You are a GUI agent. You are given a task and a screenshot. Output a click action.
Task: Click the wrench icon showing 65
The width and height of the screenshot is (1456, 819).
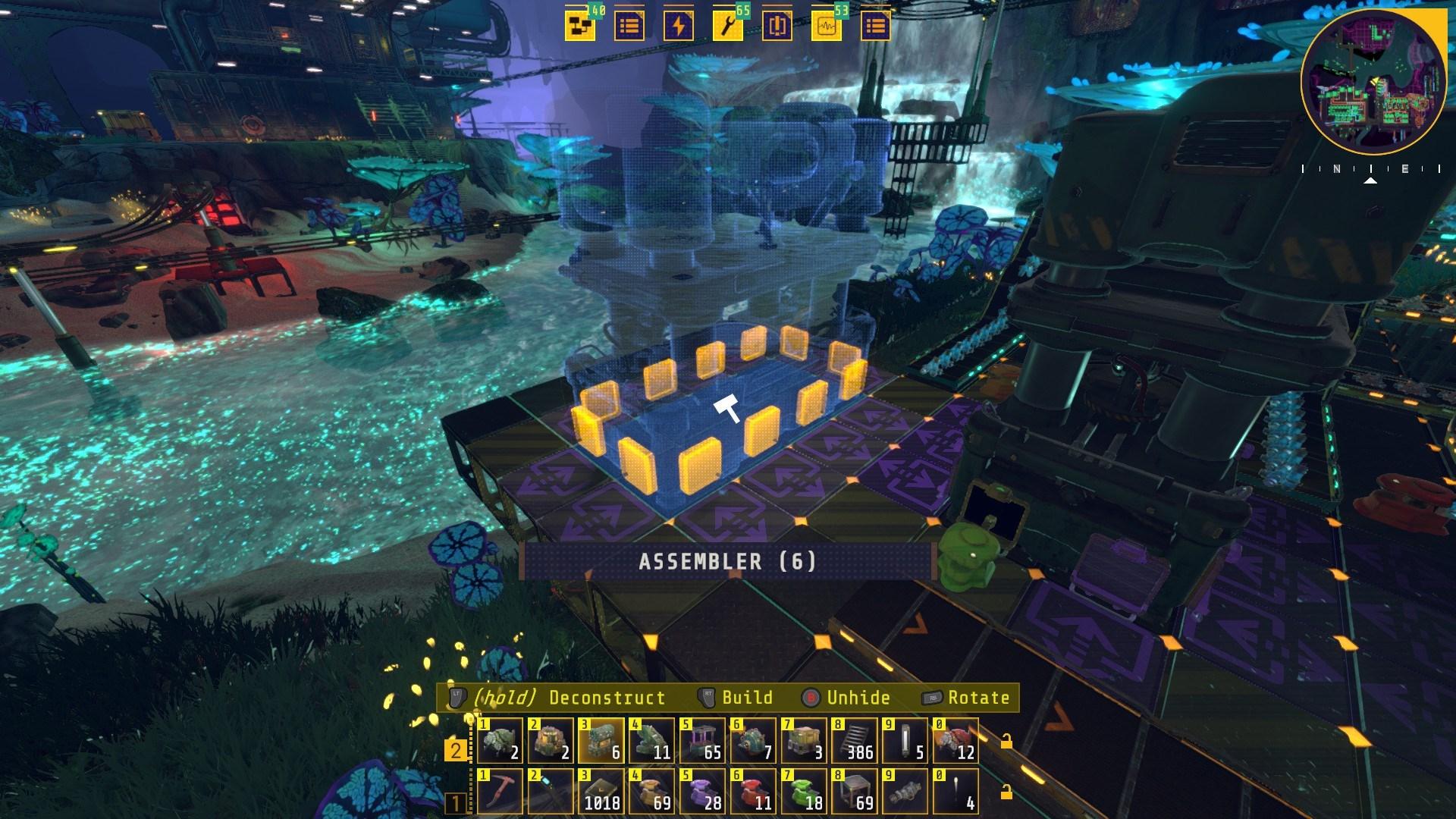[727, 27]
